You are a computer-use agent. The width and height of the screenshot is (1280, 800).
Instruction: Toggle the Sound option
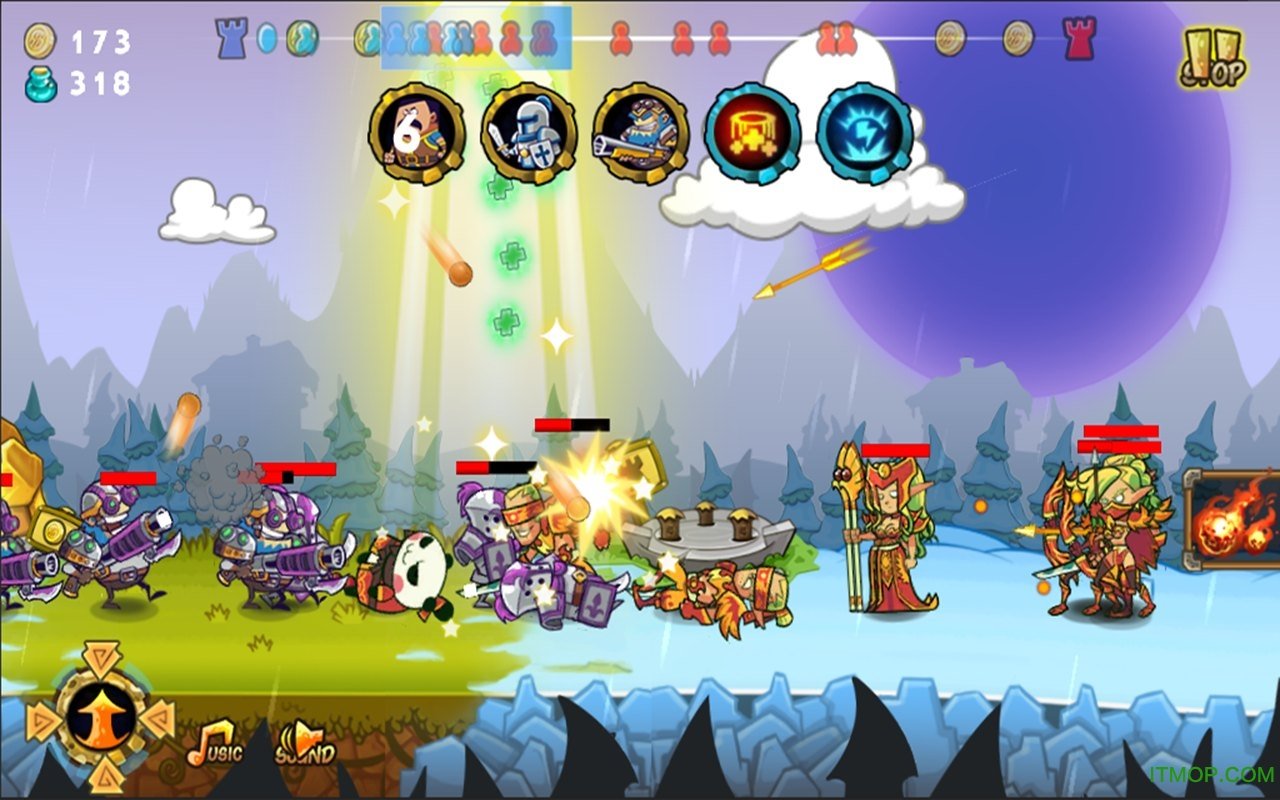(x=304, y=743)
